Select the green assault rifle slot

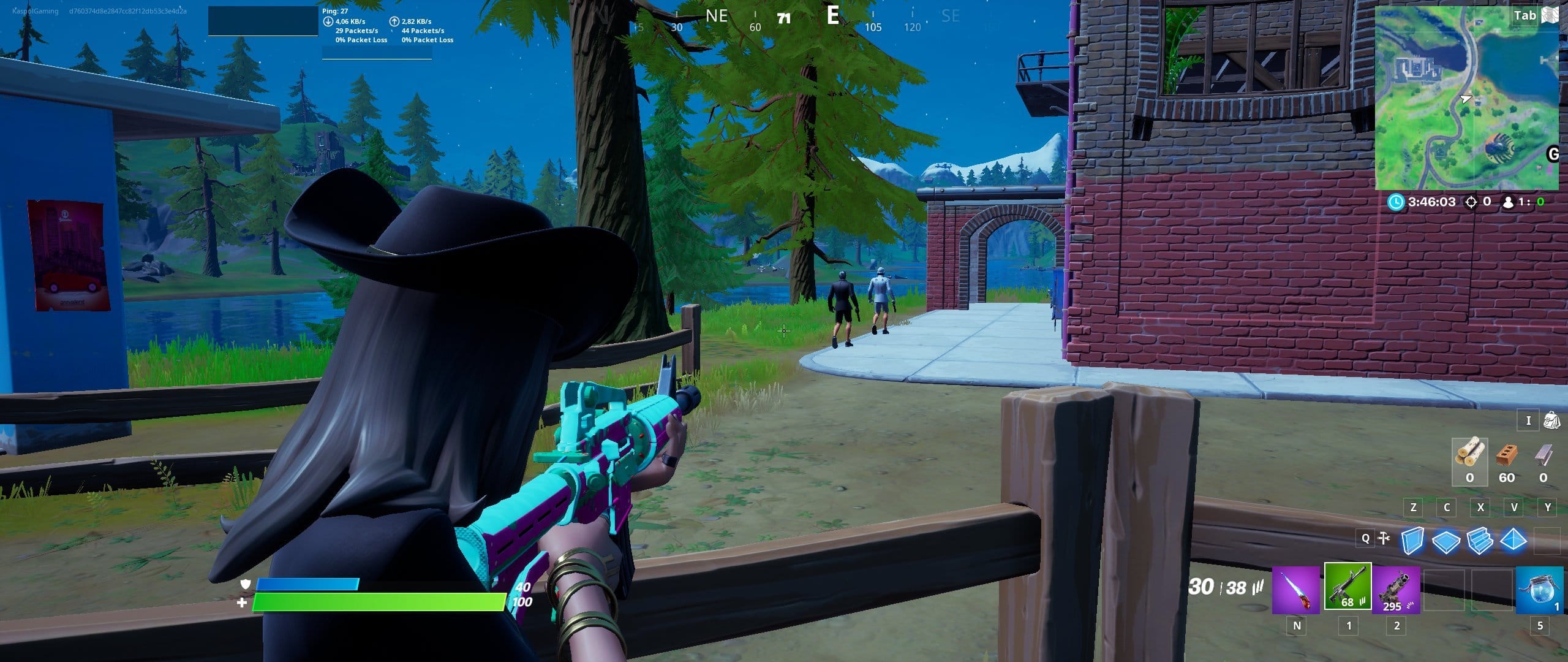click(x=1347, y=587)
